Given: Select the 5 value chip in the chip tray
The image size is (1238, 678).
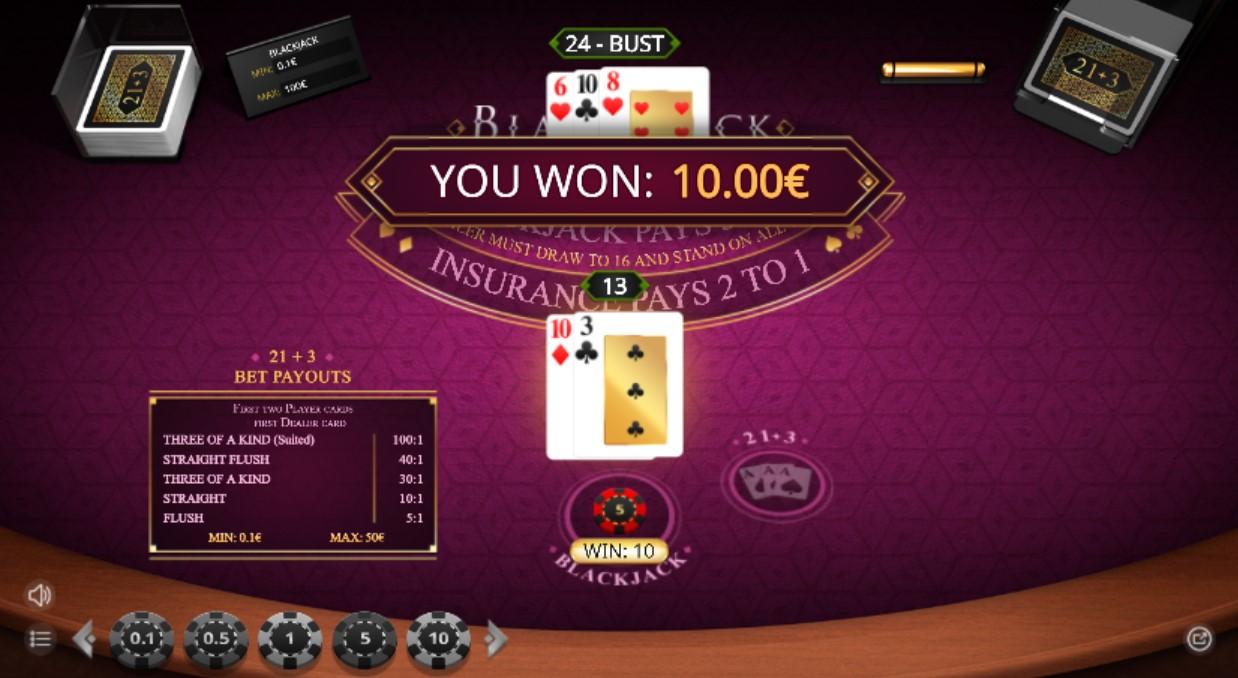Looking at the screenshot, I should pyautogui.click(x=364, y=640).
